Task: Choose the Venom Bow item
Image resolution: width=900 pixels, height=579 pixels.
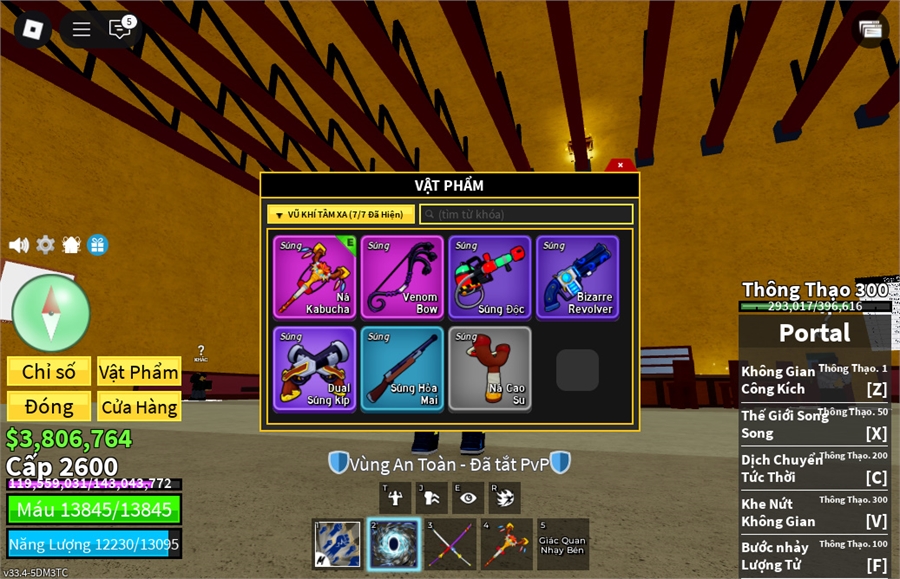Action: pyautogui.click(x=402, y=277)
